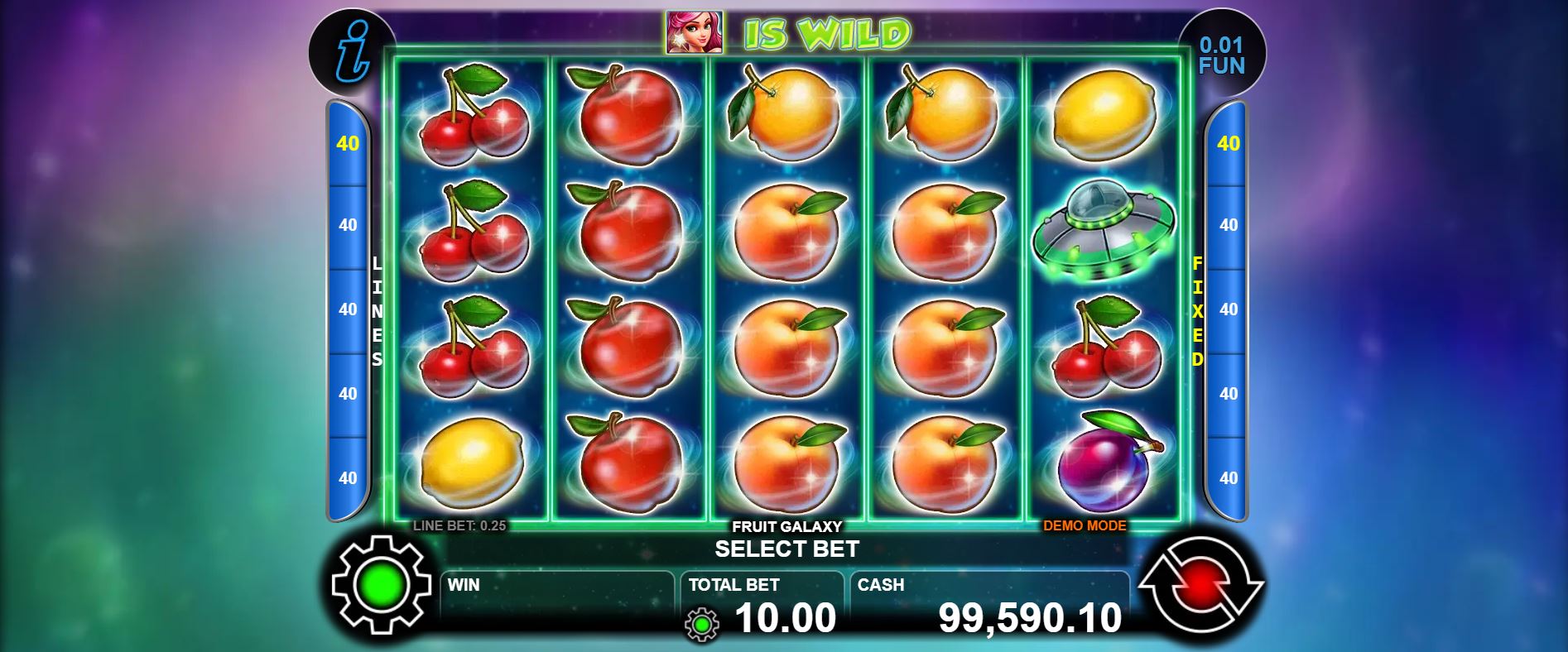Select the top 40 lines marker on left
The height and width of the screenshot is (652, 1568).
pyautogui.click(x=347, y=141)
